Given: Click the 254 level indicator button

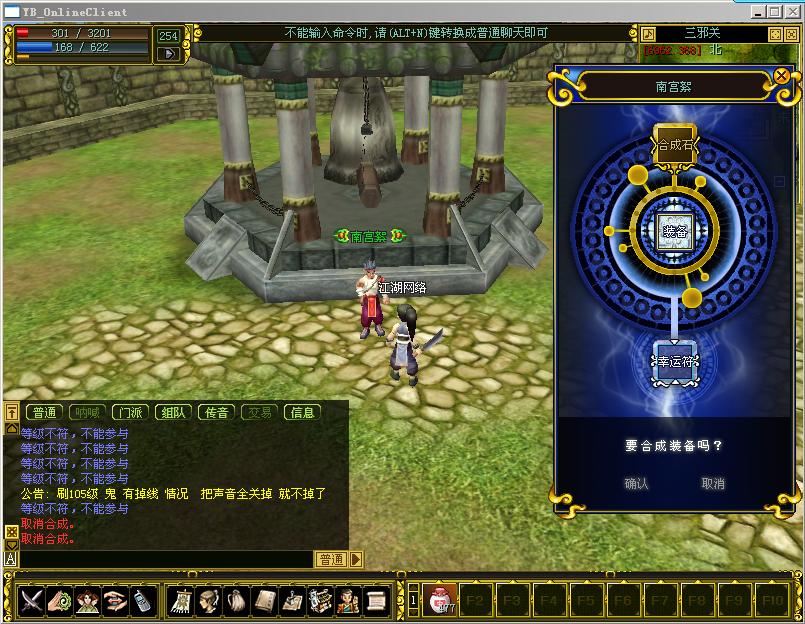Looking at the screenshot, I should pos(168,36).
